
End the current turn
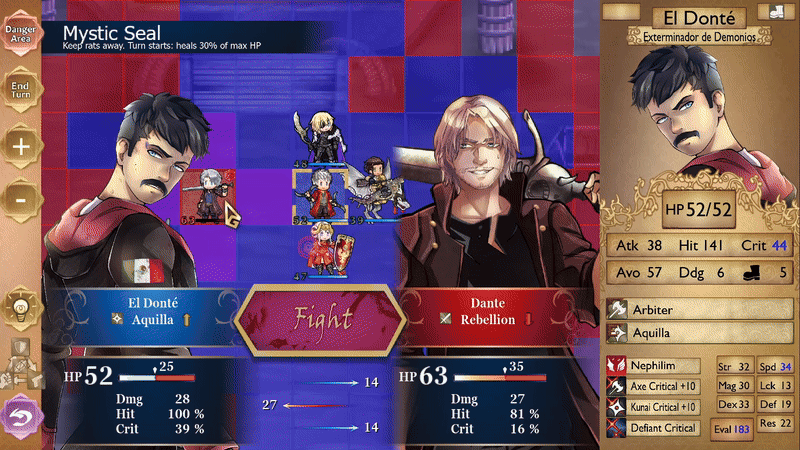[x=20, y=87]
